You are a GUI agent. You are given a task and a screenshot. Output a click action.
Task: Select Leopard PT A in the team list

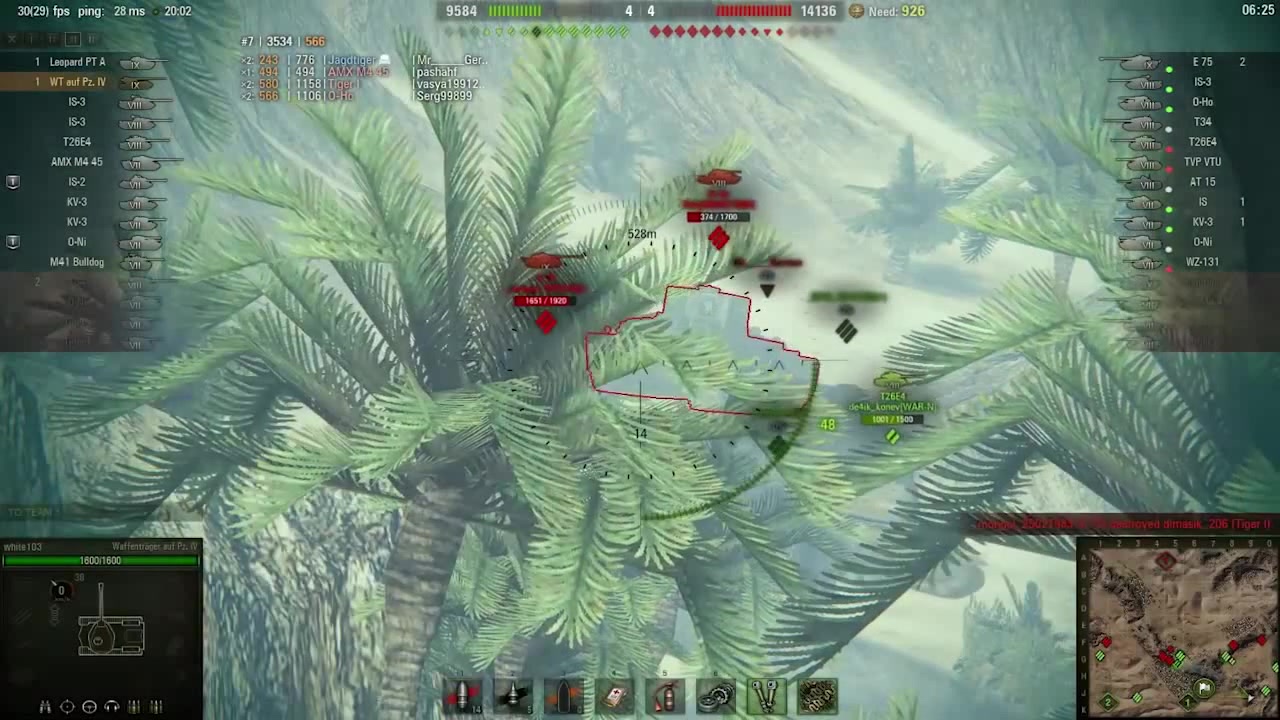point(78,62)
